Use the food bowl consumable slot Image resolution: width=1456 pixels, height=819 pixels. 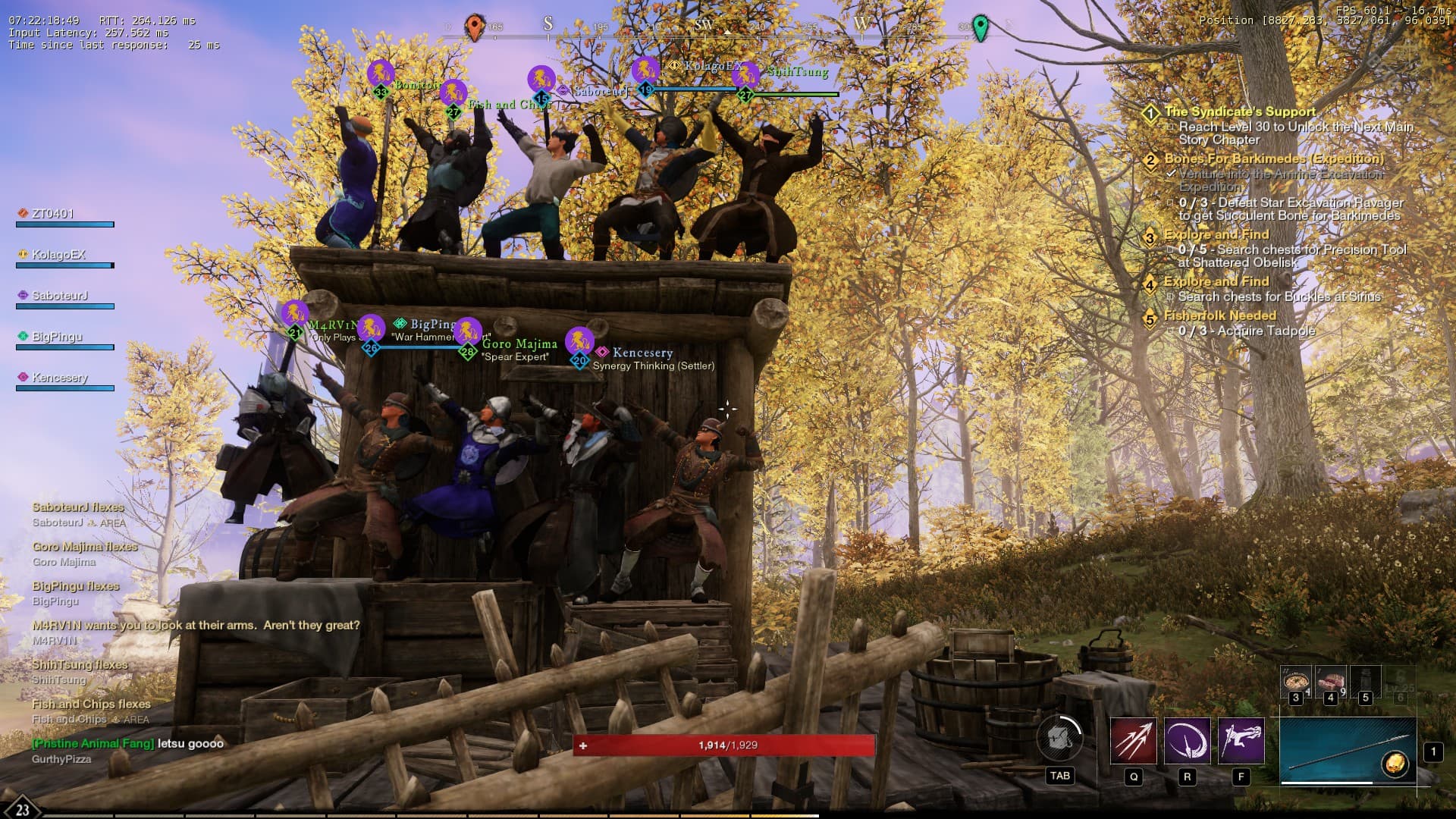[1295, 682]
